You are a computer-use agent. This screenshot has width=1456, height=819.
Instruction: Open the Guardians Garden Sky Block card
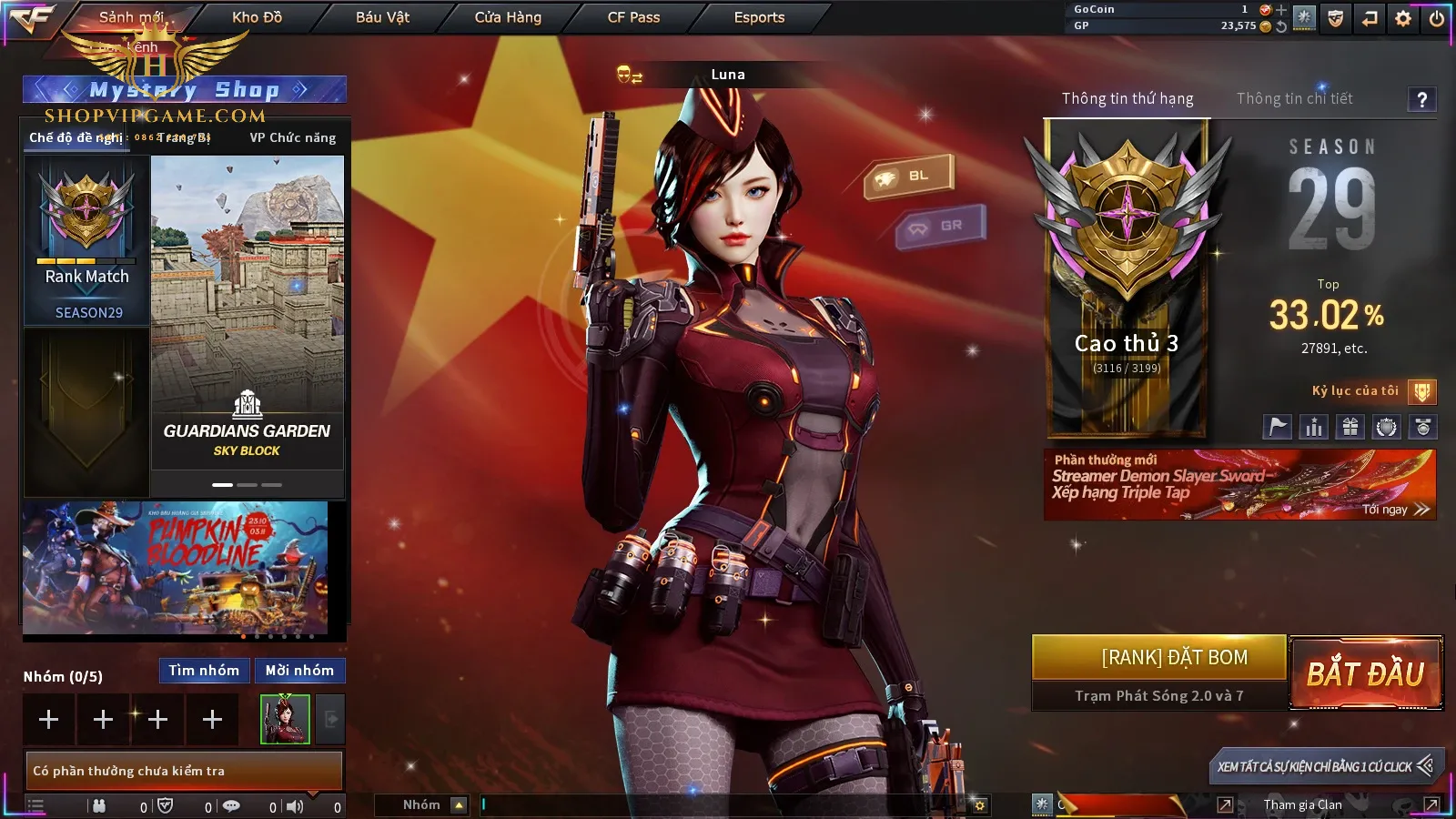tap(247, 312)
